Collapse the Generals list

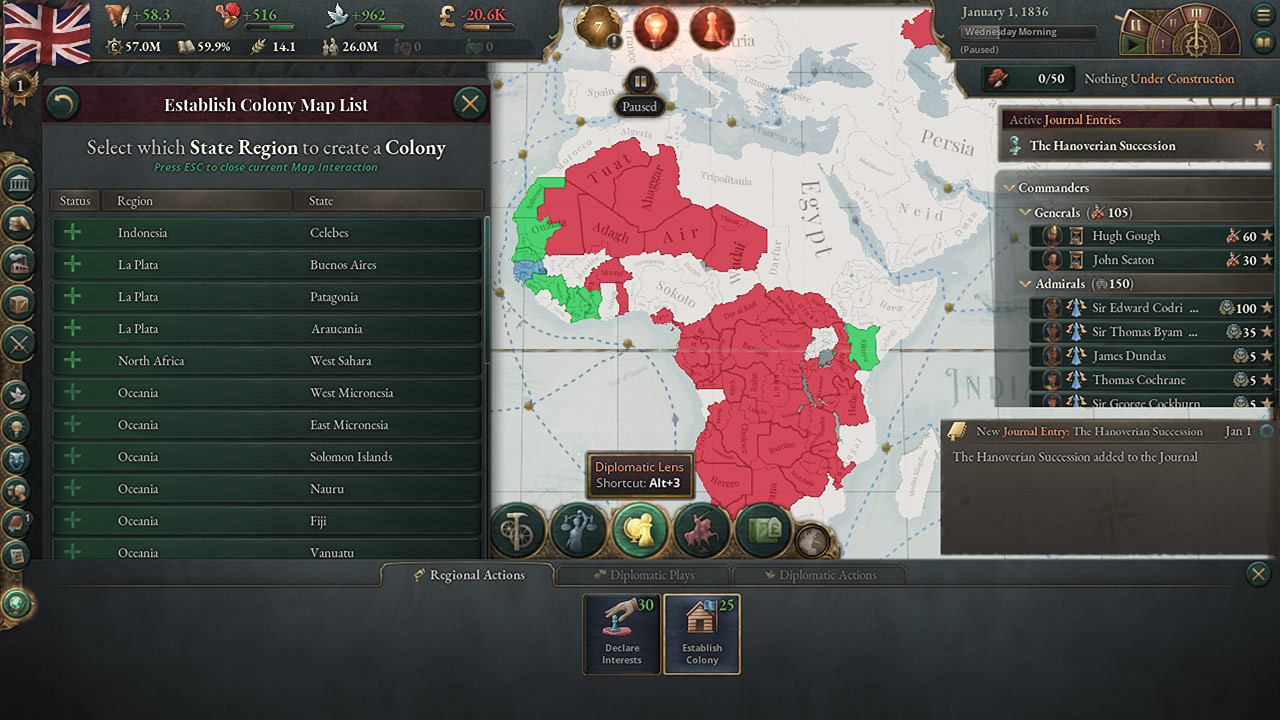pyautogui.click(x=1025, y=212)
